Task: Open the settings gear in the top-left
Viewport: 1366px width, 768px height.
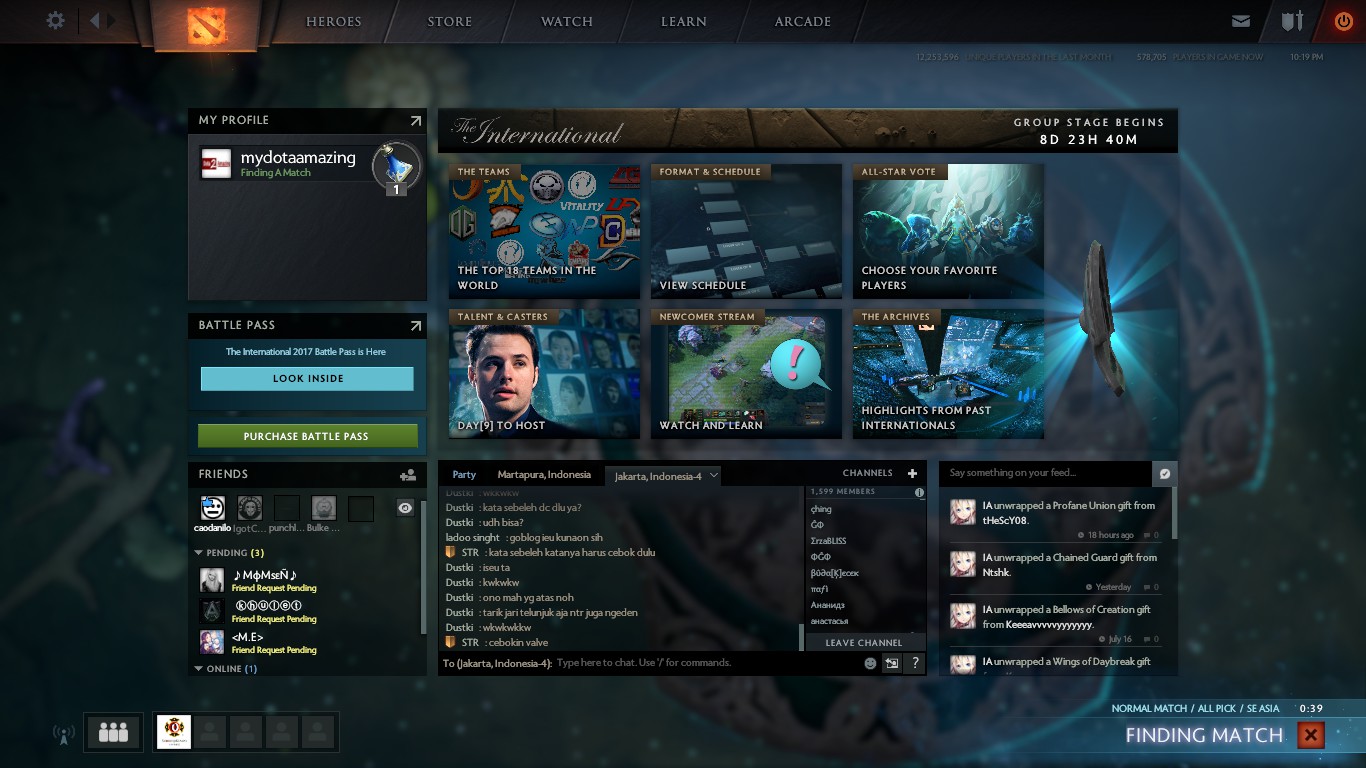Action: (x=55, y=18)
